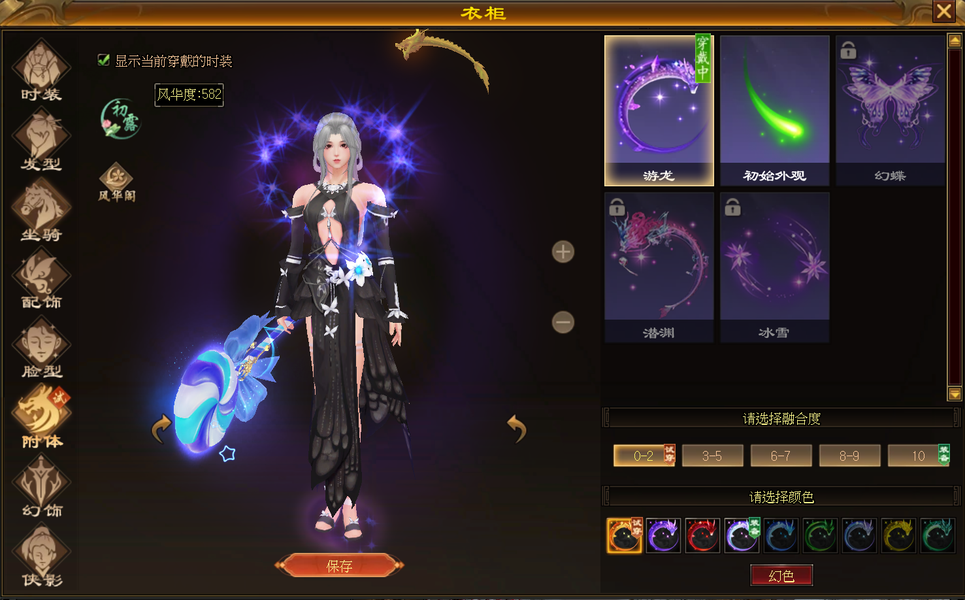Switch to the 幻饰 tab
This screenshot has width=965, height=600.
tap(41, 487)
